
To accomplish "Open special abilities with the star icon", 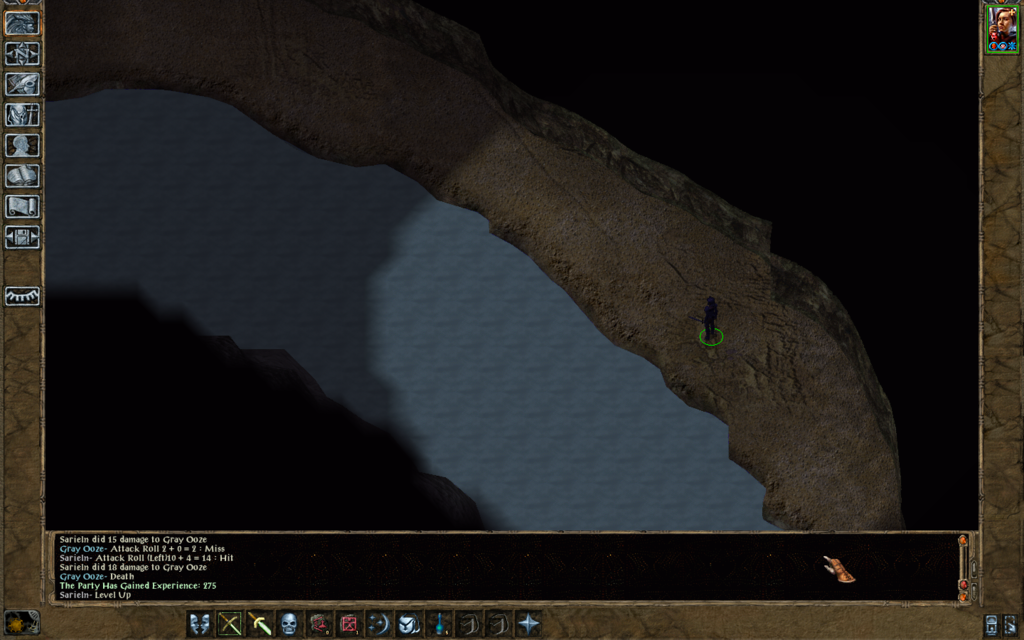I will click(528, 624).
